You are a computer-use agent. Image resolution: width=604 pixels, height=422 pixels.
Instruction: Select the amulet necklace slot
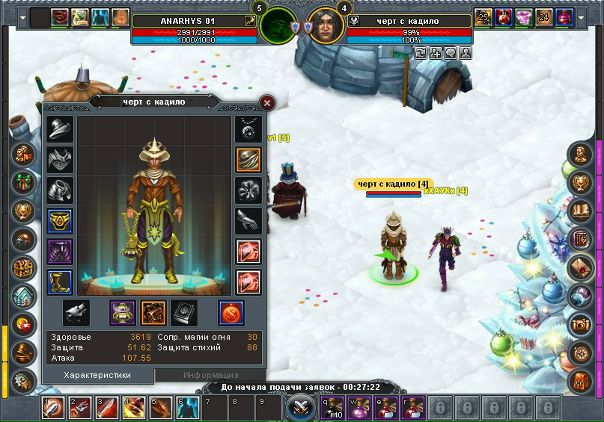point(248,129)
